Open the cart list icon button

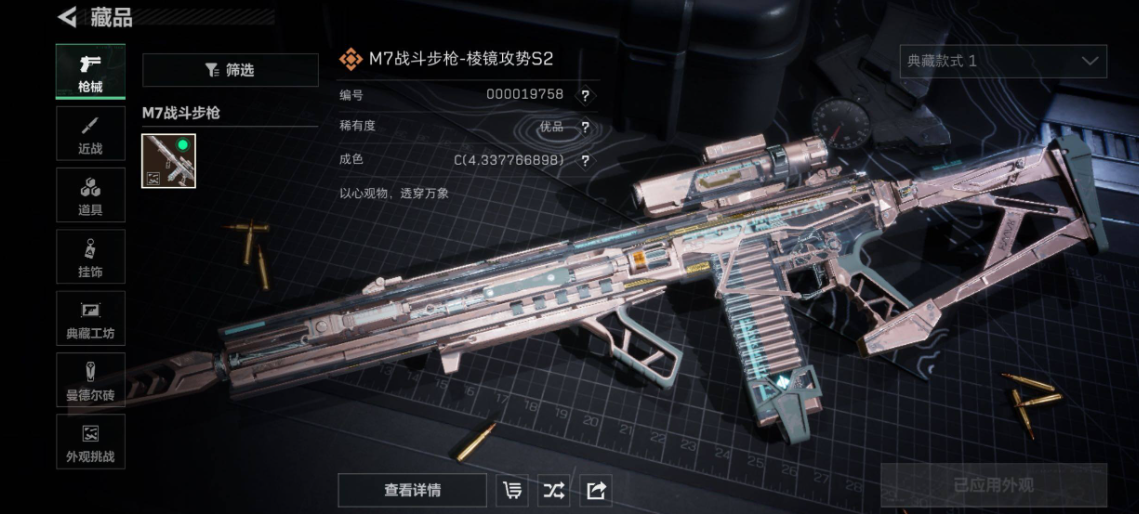point(513,490)
